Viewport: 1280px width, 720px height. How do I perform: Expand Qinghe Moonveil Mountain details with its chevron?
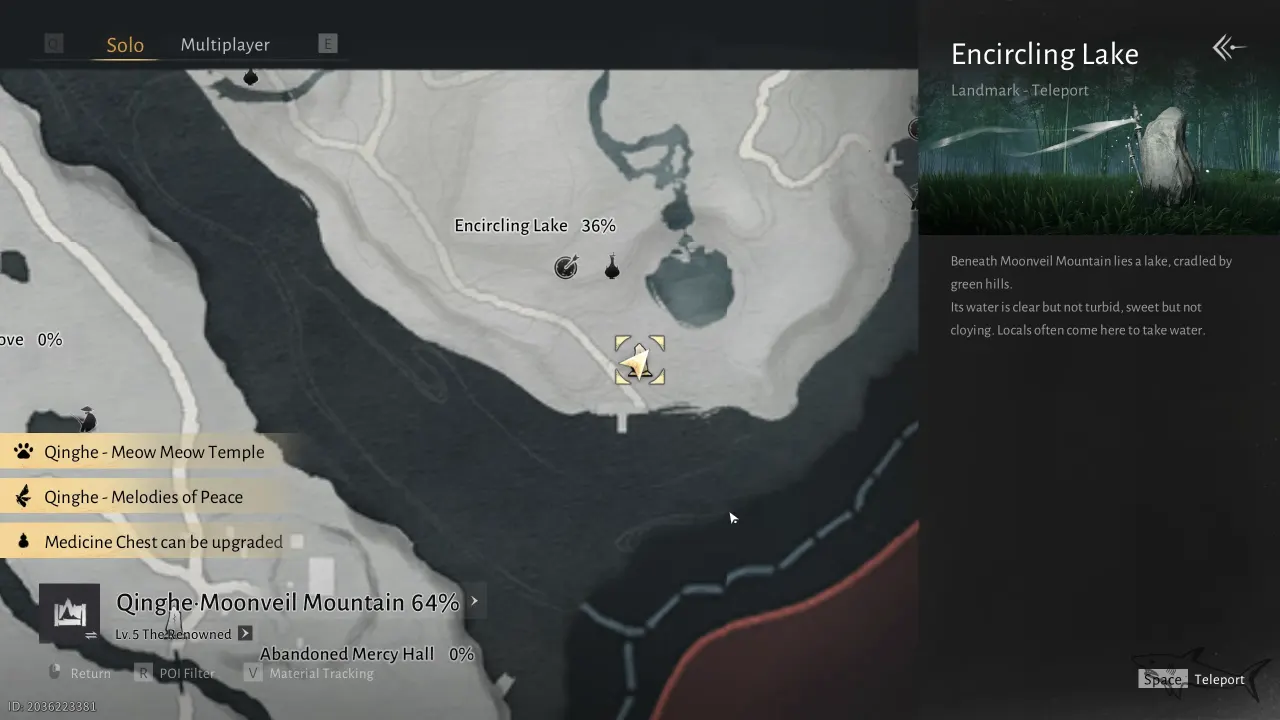click(x=474, y=601)
